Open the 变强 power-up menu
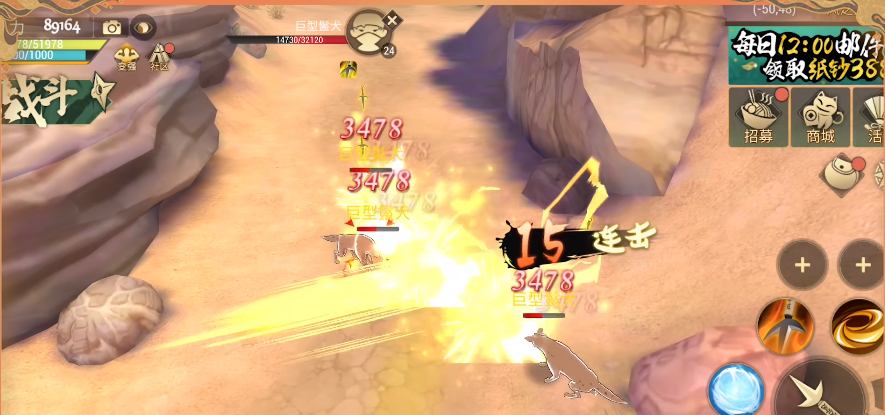Screen dimensions: 885x415 [x=126, y=57]
